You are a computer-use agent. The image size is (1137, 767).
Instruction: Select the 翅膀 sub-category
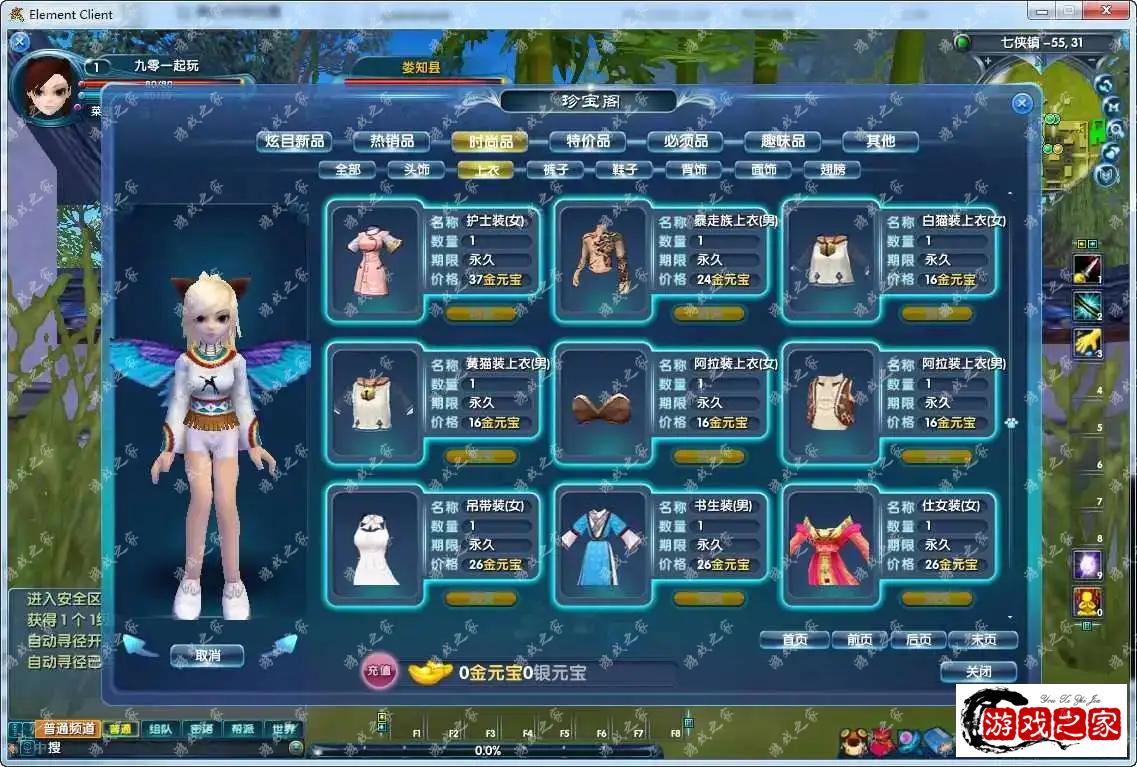832,170
